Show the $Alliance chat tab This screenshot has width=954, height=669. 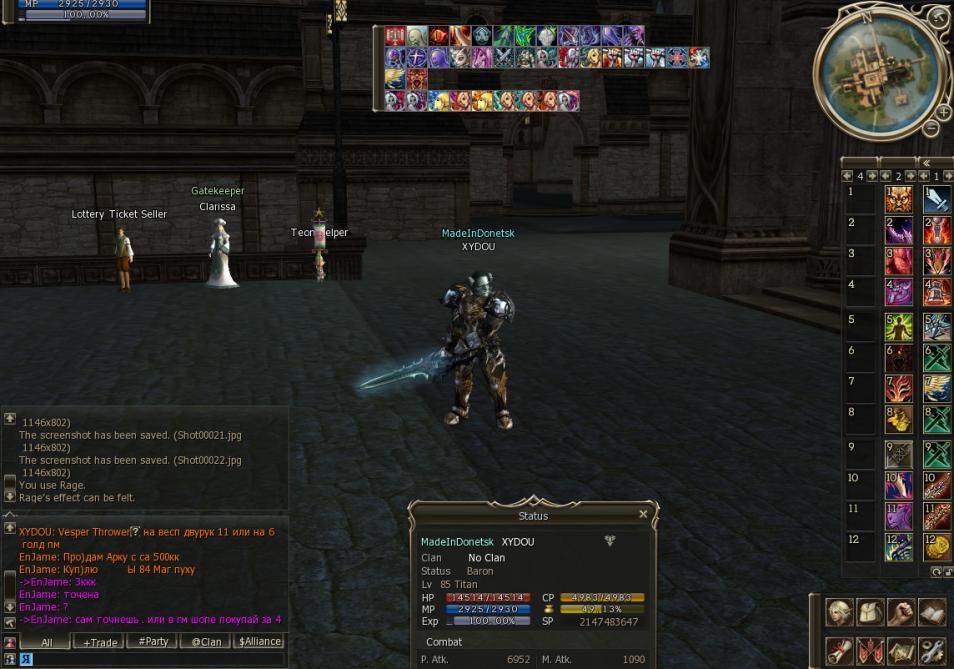[x=259, y=642]
